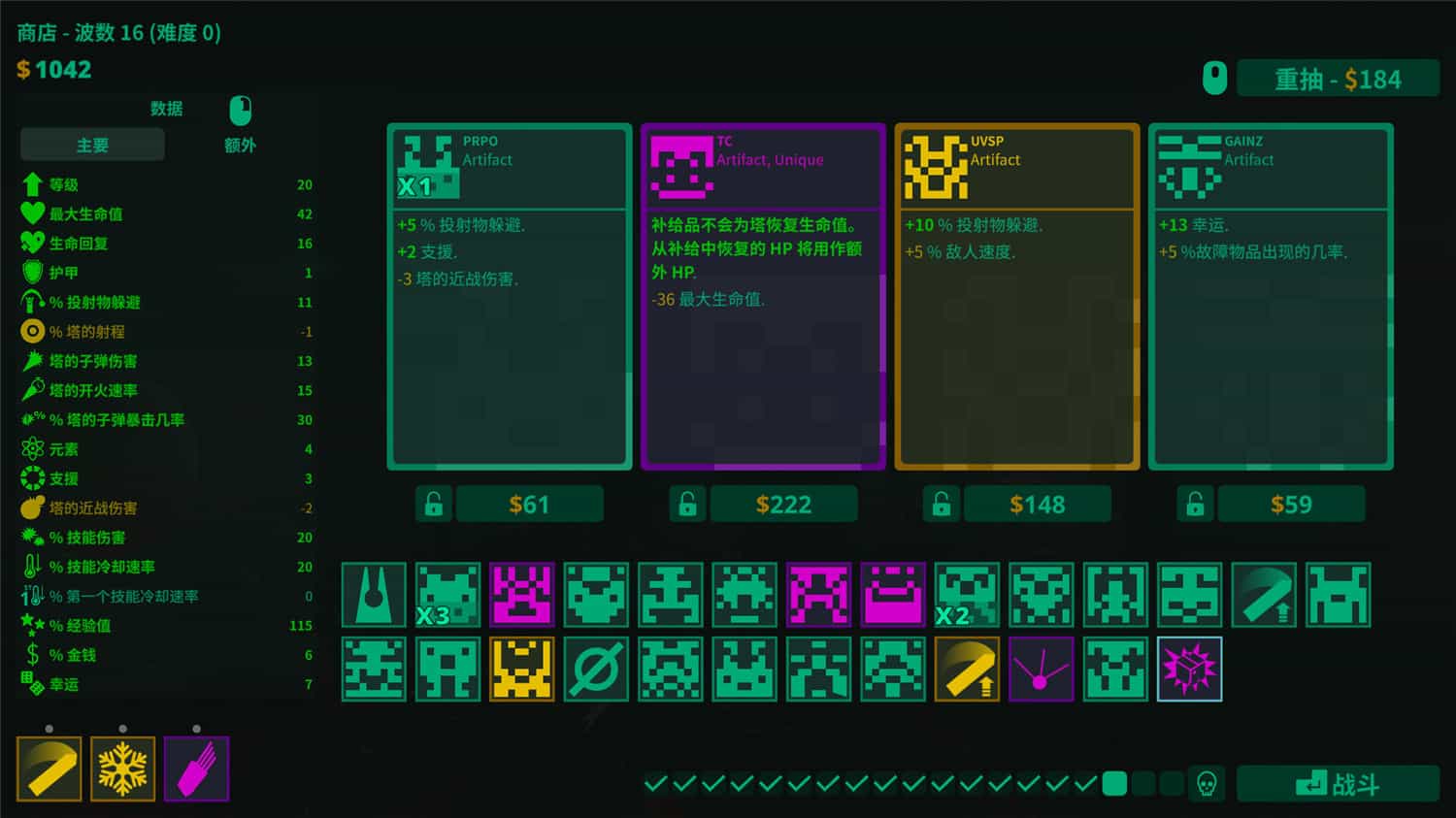Click the 重抽 reroll button
This screenshot has width=1456, height=818.
click(1340, 79)
